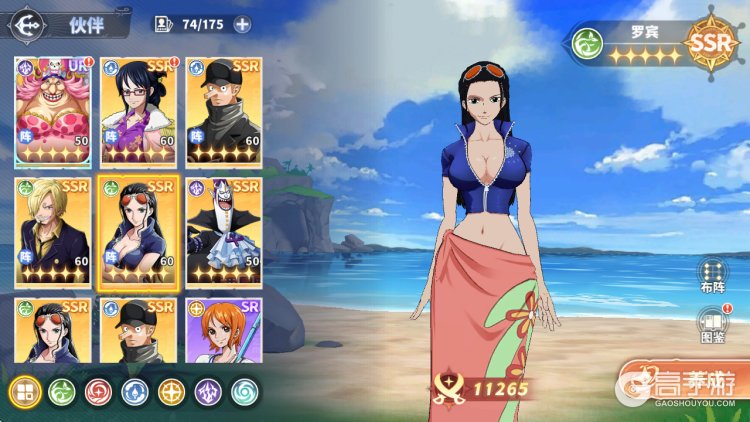Filter partners by the blue droplet attribute
This screenshot has height=422, width=750.
pyautogui.click(x=135, y=392)
